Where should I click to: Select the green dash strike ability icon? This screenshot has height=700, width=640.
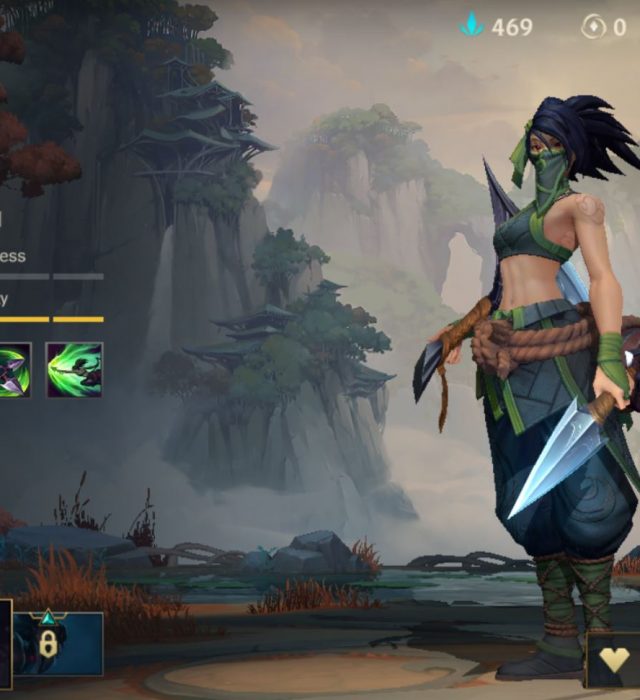pos(74,370)
